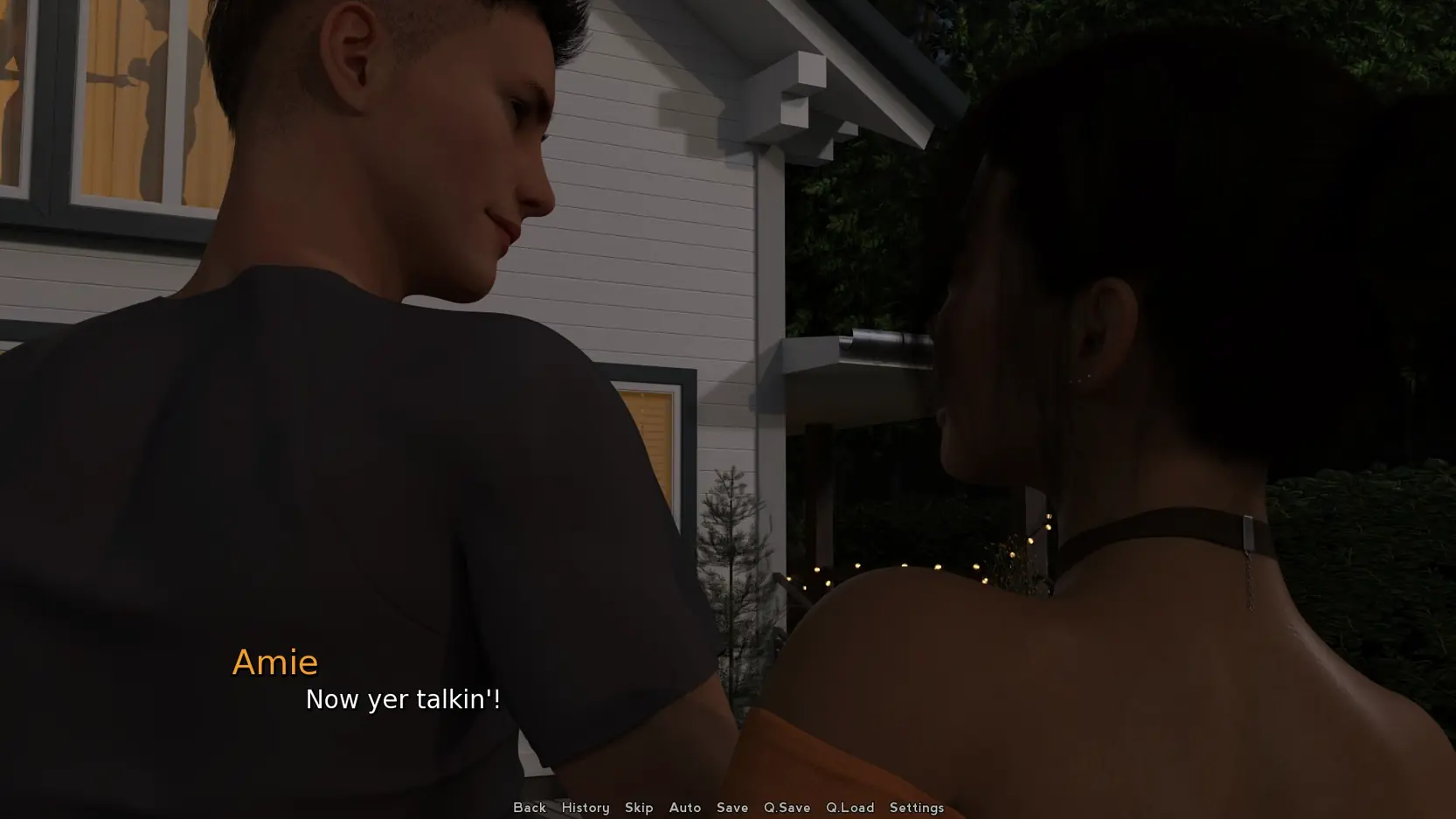This screenshot has width=1456, height=819.
Task: Open the Settings menu
Action: (915, 808)
